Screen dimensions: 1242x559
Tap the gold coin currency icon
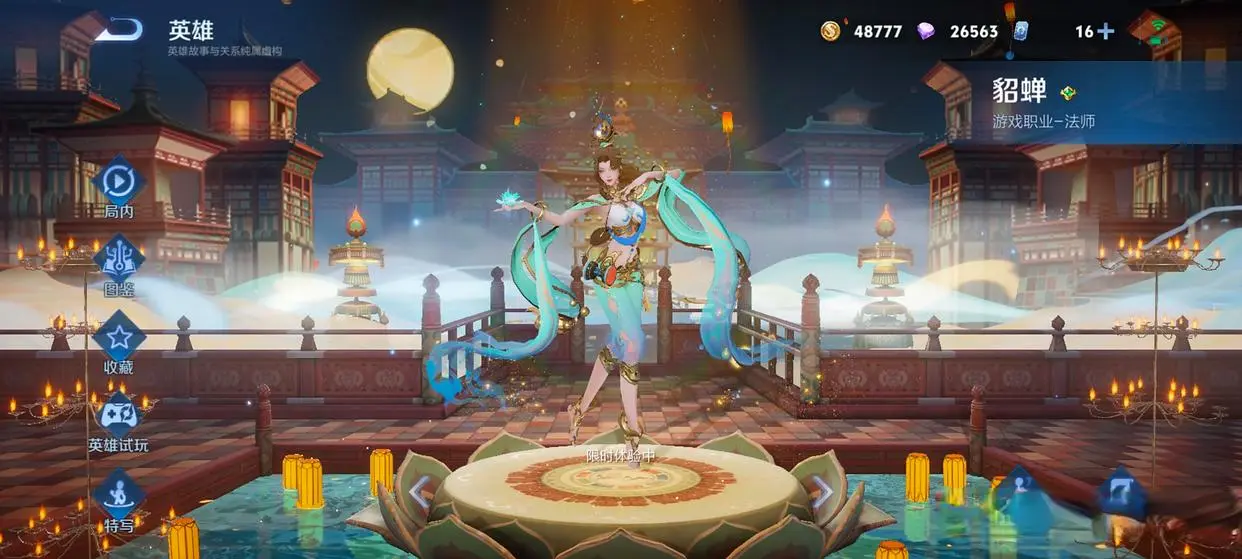click(830, 31)
